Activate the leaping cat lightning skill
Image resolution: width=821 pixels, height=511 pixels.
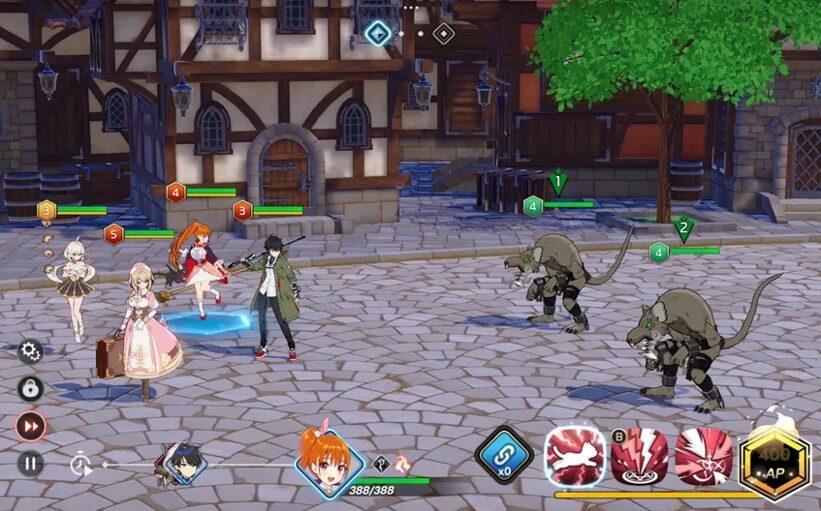[575, 457]
